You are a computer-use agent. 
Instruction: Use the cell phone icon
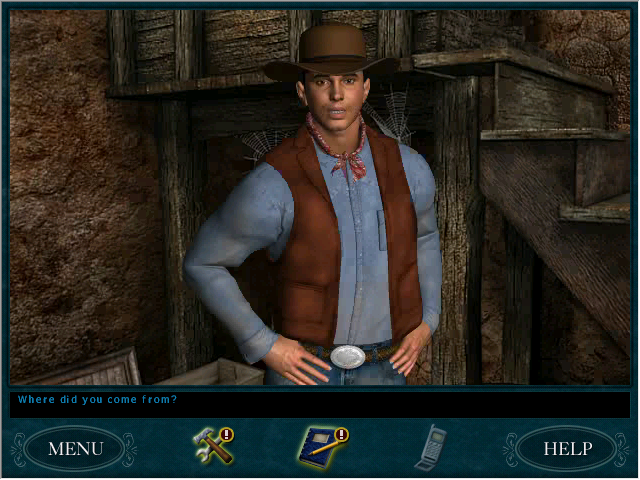click(x=431, y=447)
